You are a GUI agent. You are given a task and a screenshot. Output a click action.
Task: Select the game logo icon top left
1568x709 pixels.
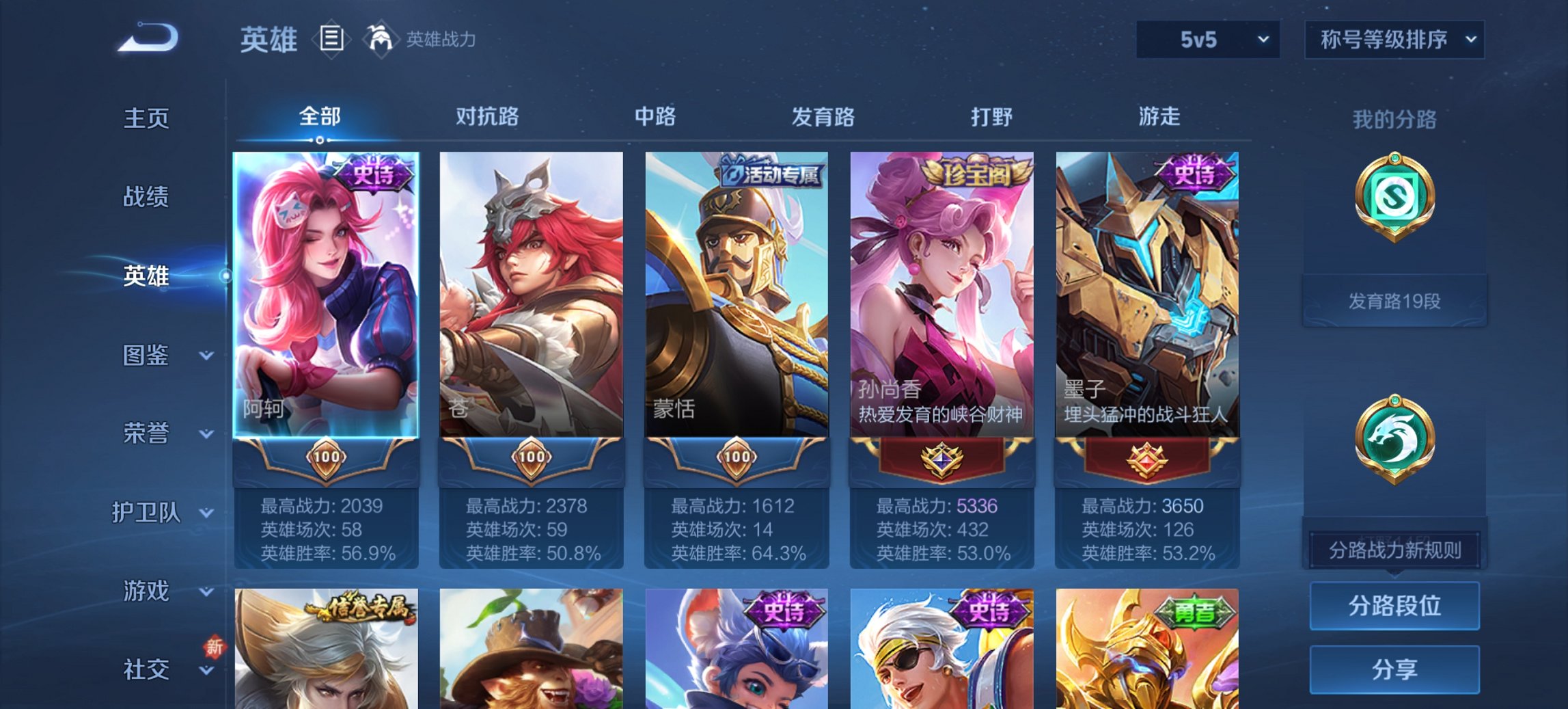point(145,39)
